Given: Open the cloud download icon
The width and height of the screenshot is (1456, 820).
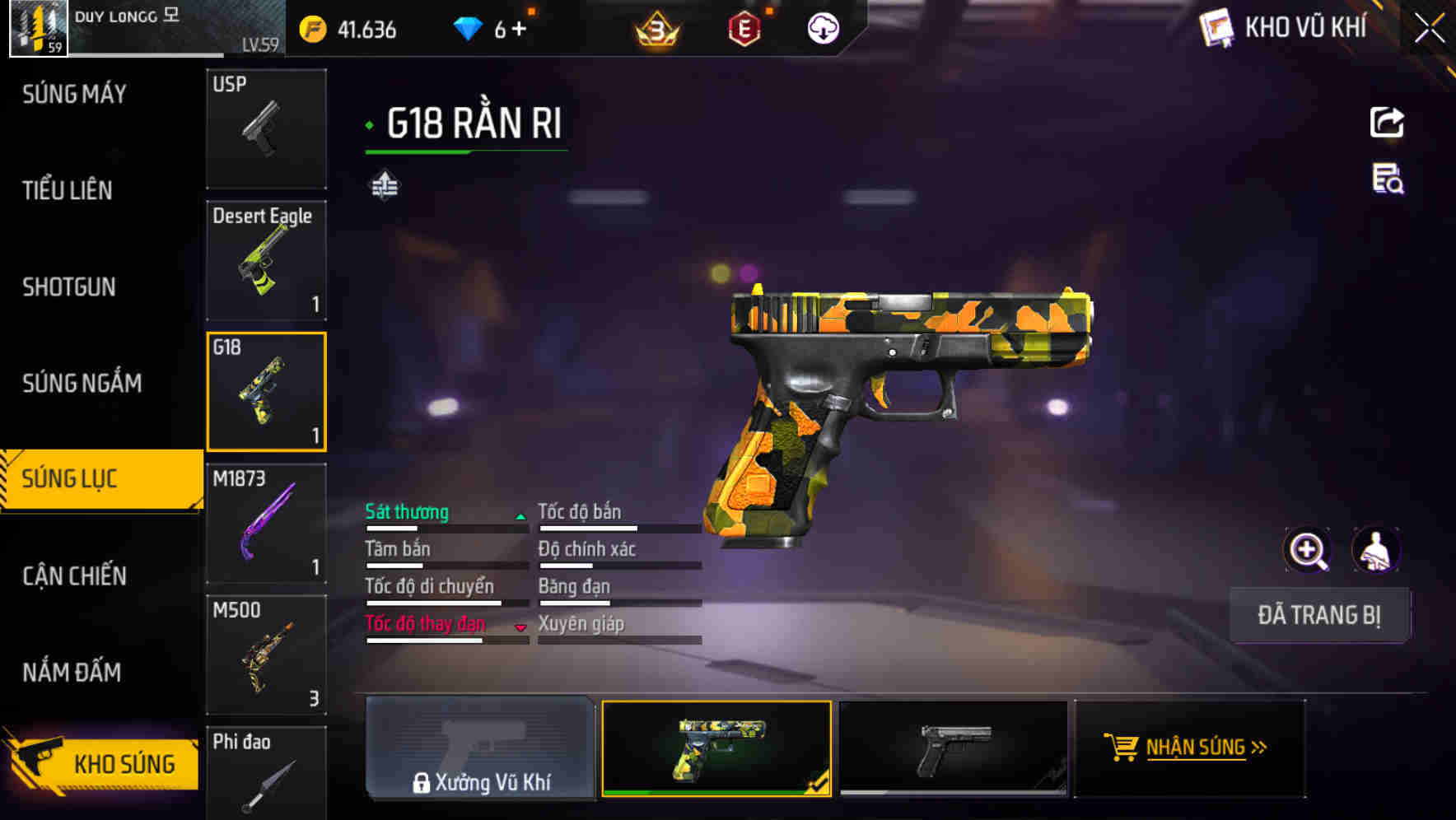Looking at the screenshot, I should [822, 29].
